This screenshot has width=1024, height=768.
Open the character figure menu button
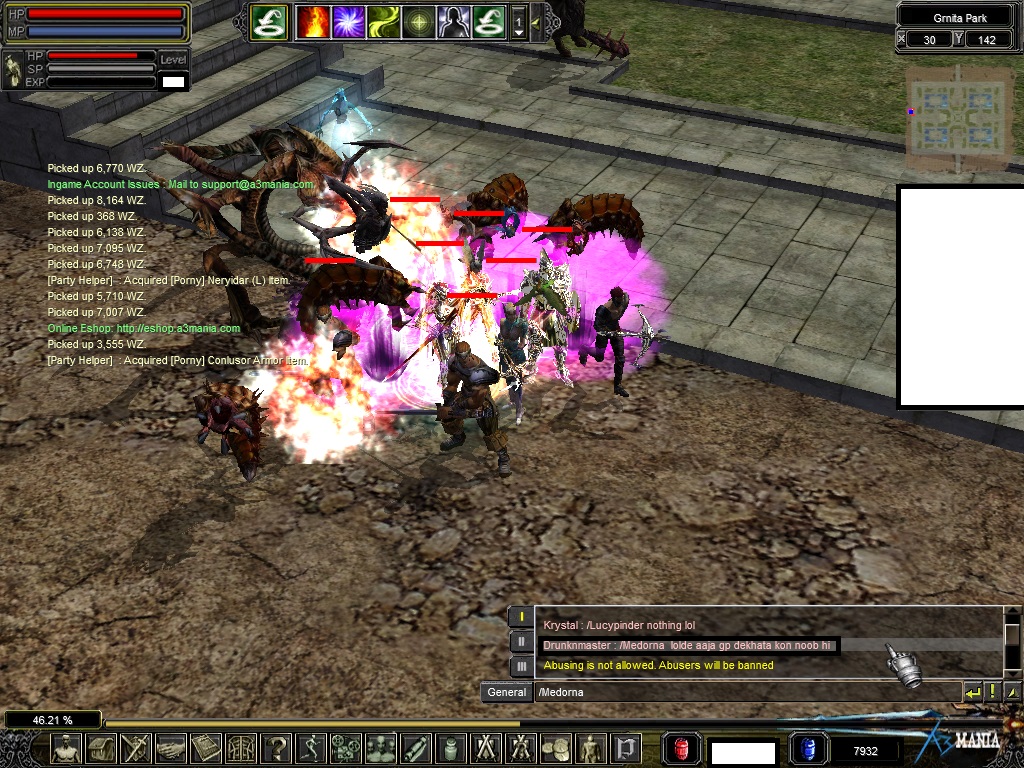click(66, 748)
